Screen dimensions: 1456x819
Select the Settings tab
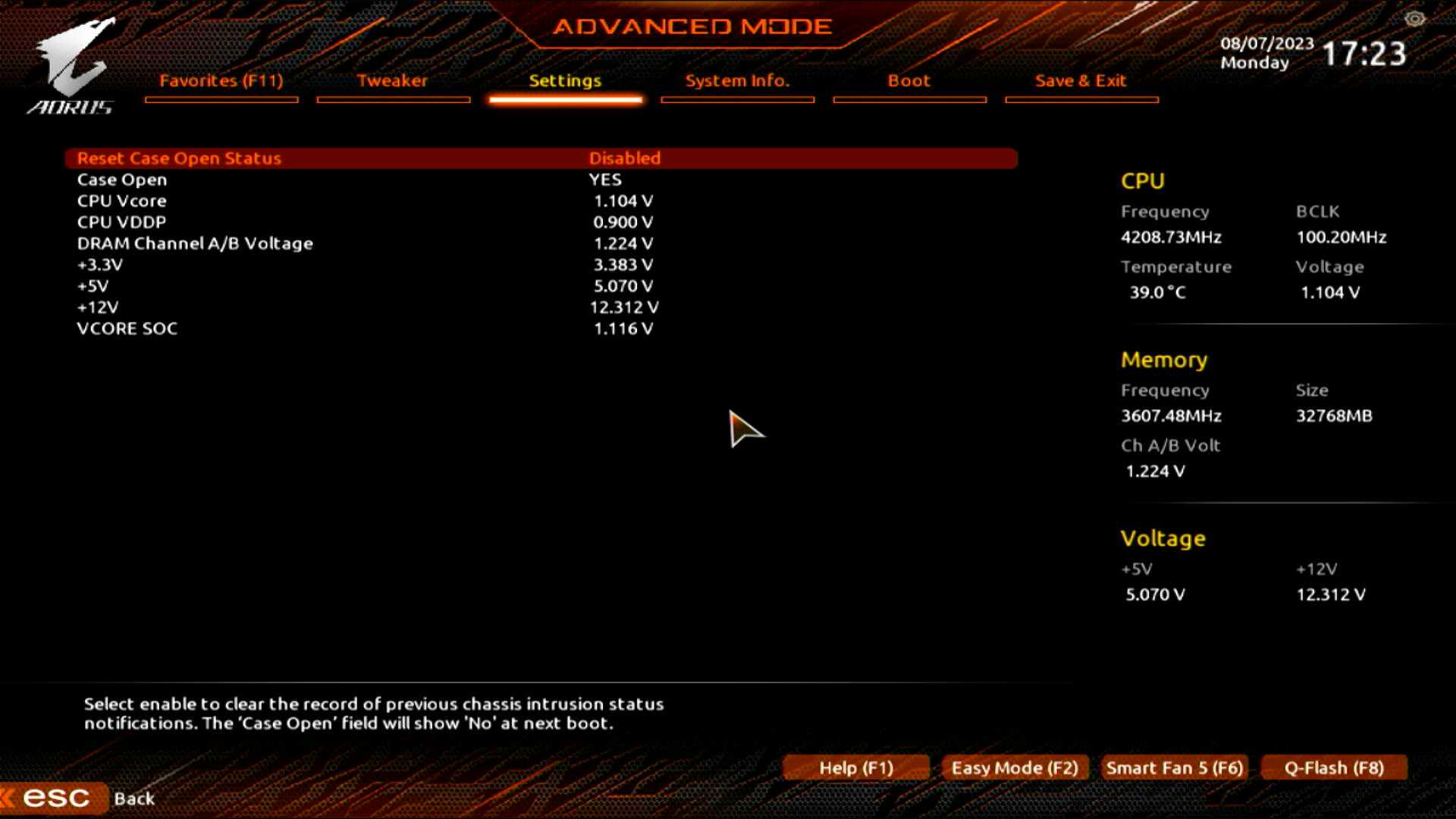(x=565, y=81)
